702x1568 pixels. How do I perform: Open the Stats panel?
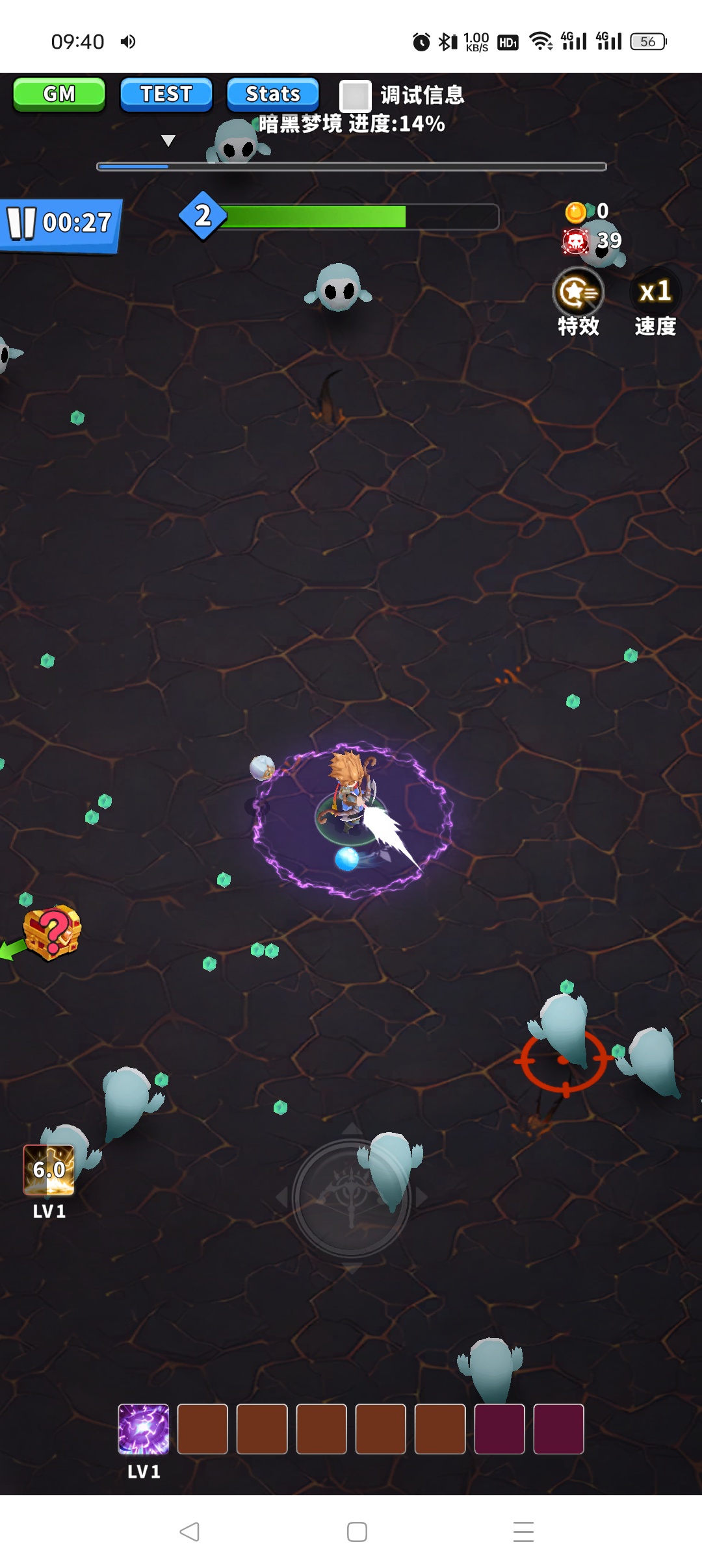click(273, 94)
